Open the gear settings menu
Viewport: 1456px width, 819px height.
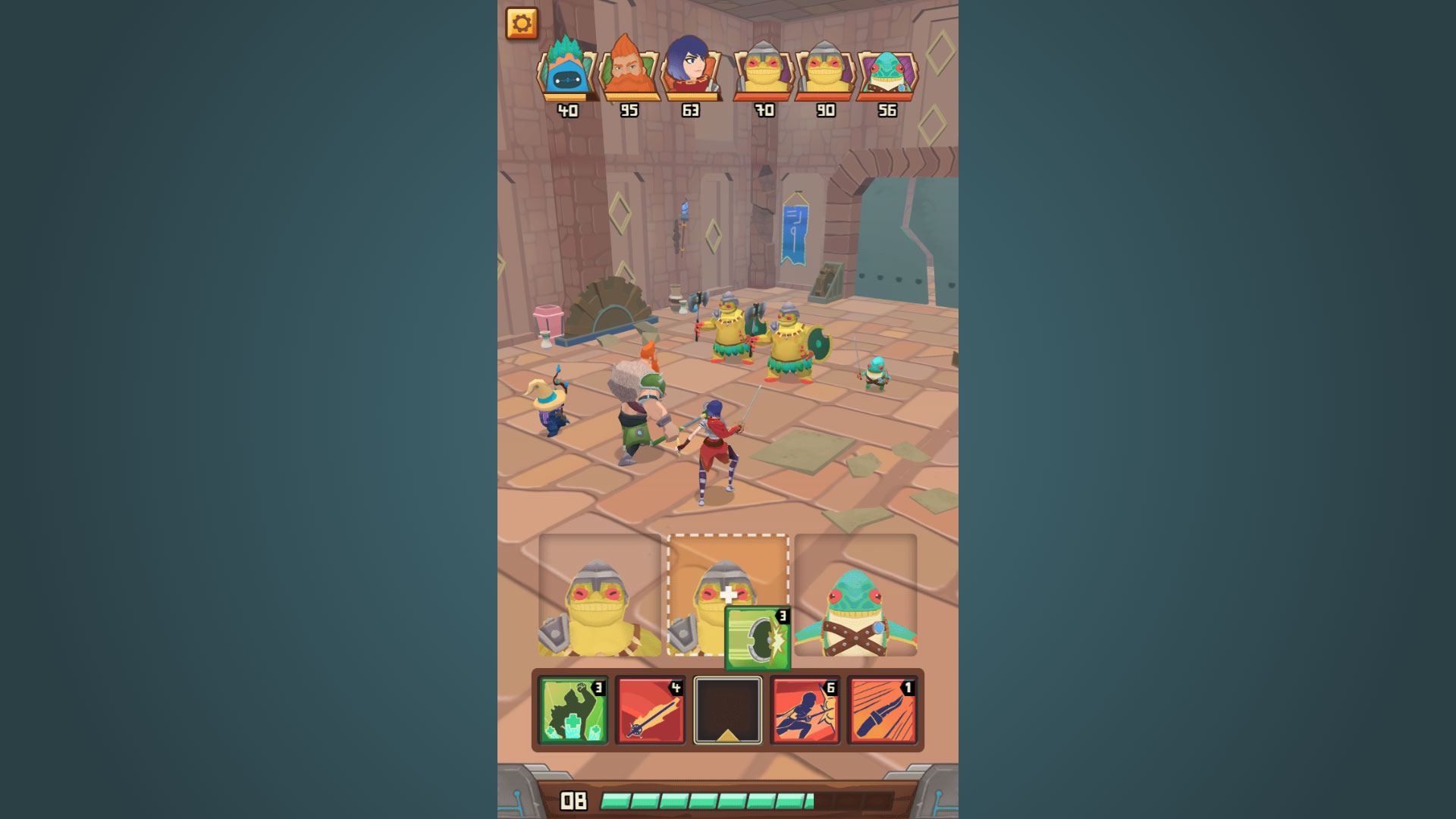[522, 24]
